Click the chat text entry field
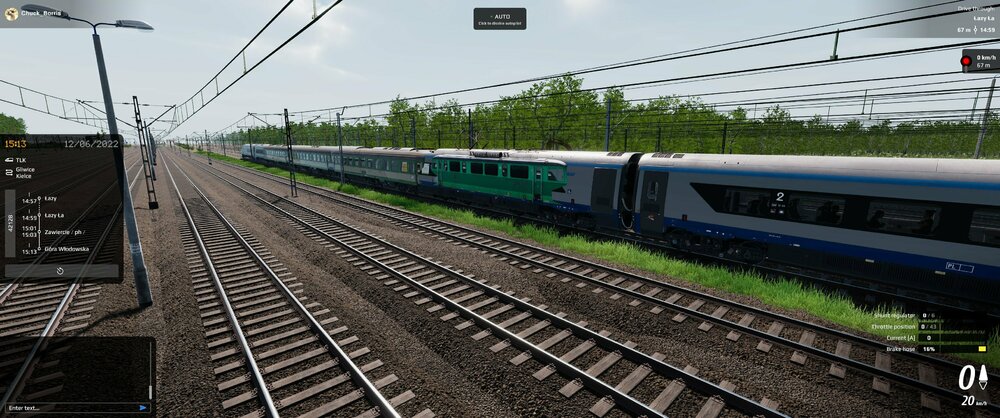 [68, 407]
